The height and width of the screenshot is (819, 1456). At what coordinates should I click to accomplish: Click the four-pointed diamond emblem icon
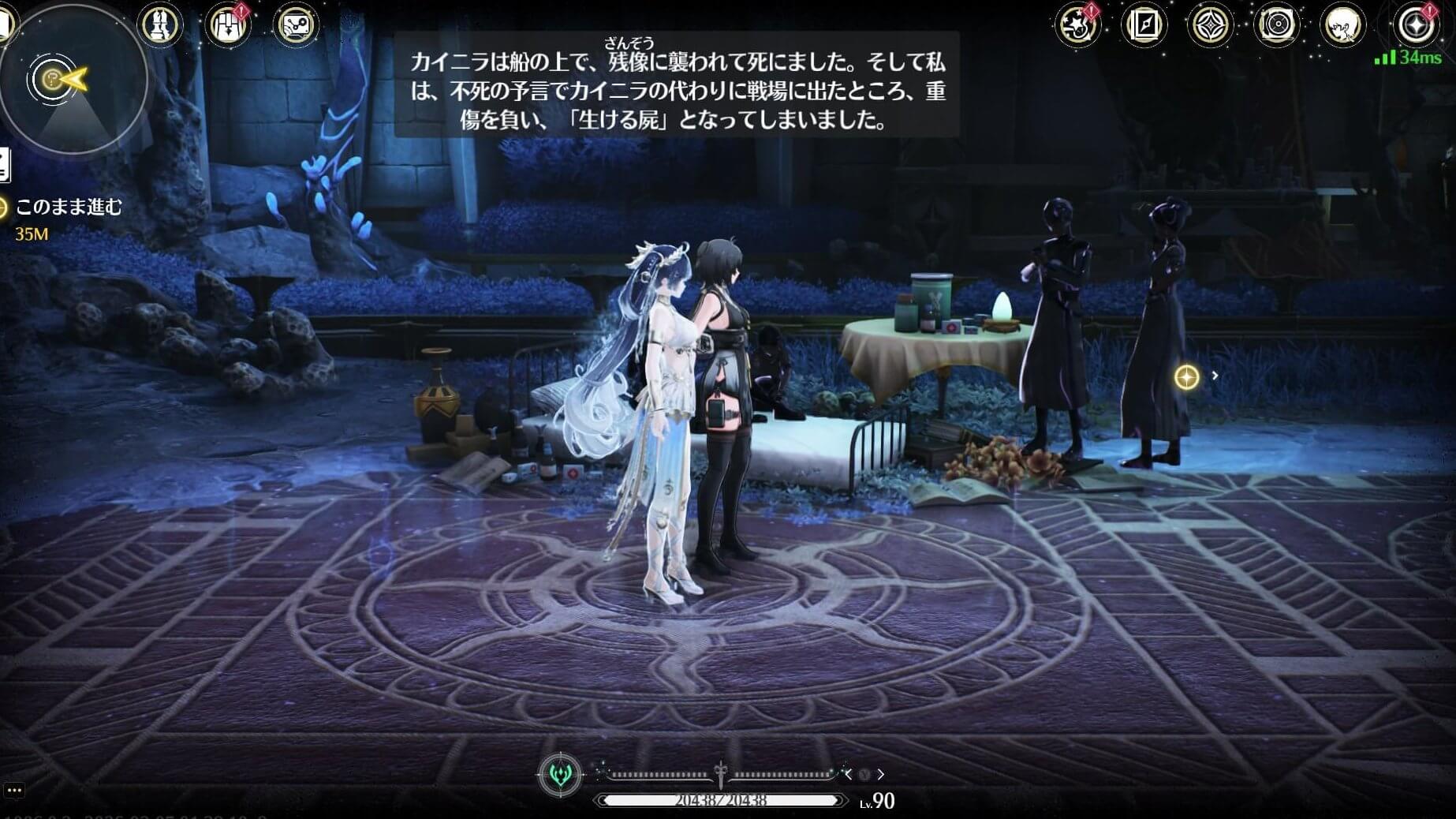(x=1210, y=25)
